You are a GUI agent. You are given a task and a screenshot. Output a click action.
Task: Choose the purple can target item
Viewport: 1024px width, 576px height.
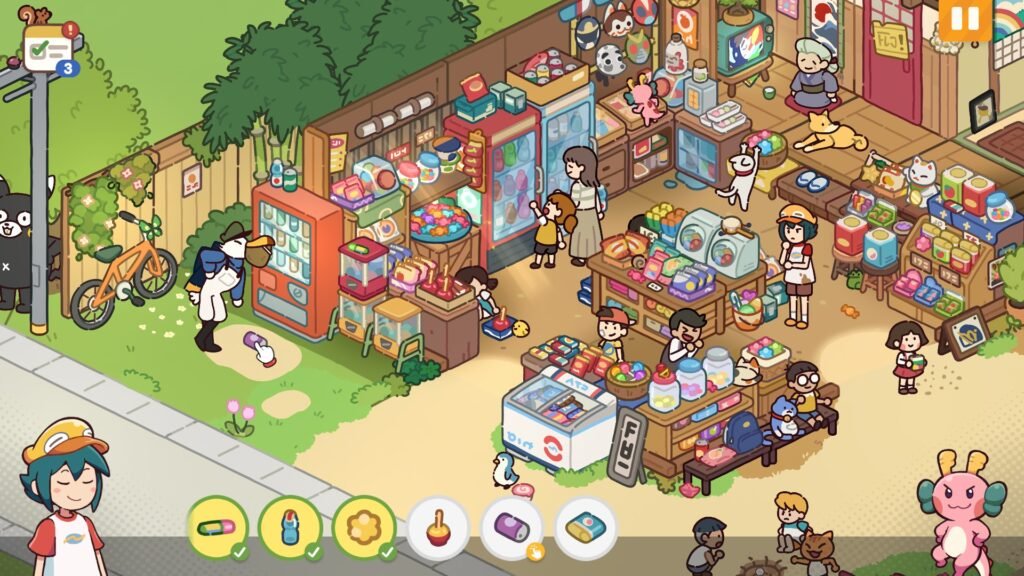pos(511,526)
